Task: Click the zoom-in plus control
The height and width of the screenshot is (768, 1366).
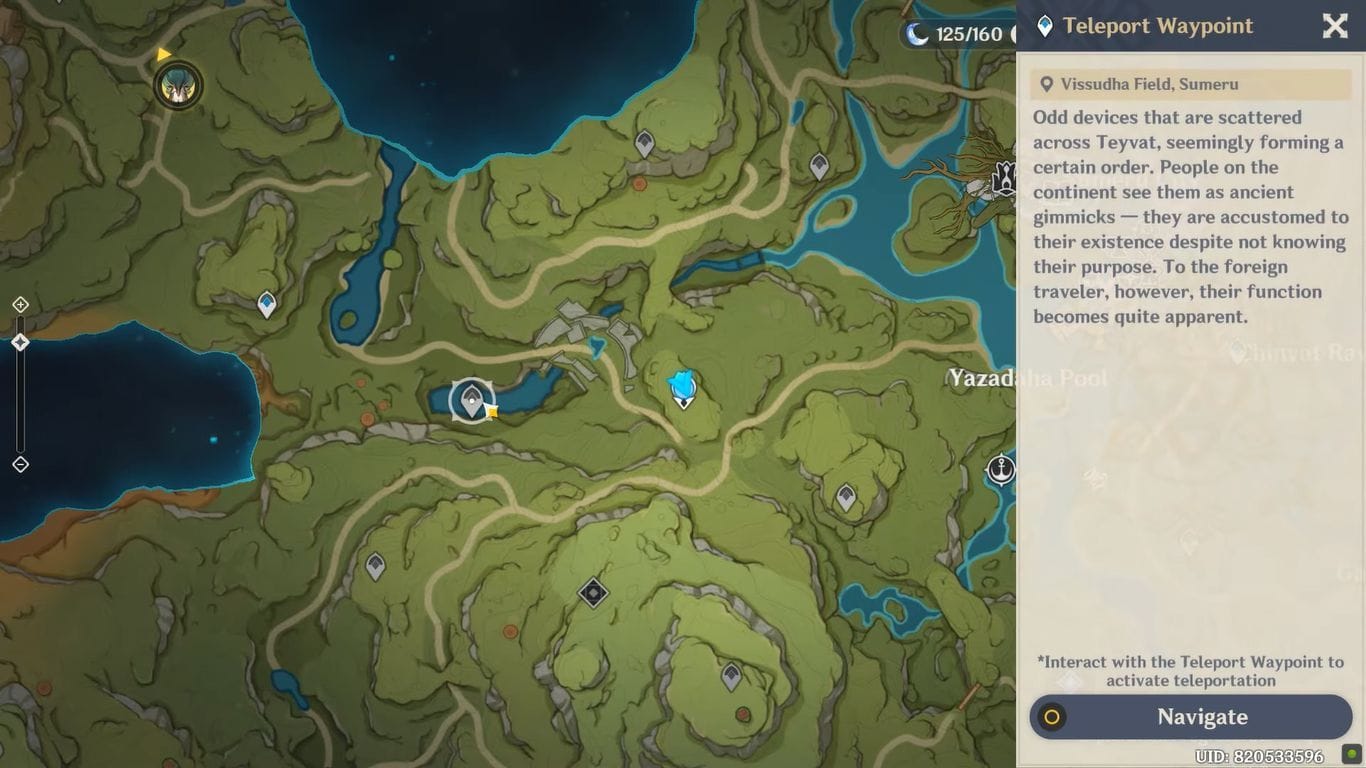Action: (x=20, y=304)
